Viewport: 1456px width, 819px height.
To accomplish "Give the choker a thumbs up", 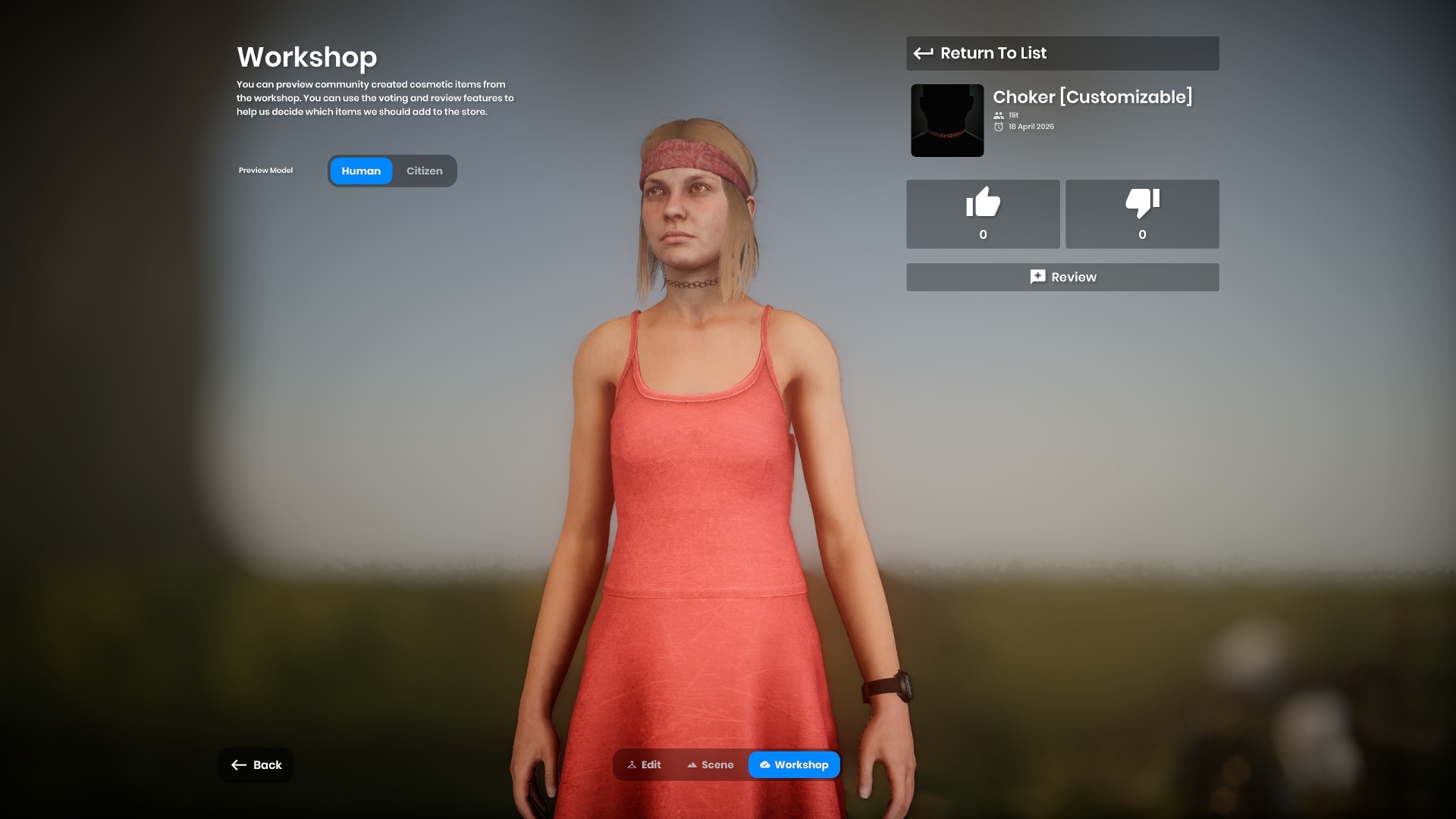I will point(983,214).
